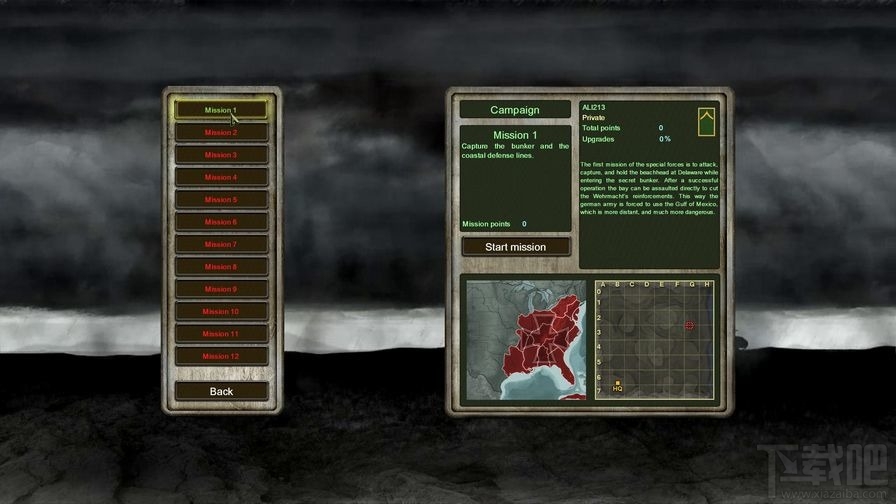Choose Mission 7
896x504 pixels.
pyautogui.click(x=221, y=244)
